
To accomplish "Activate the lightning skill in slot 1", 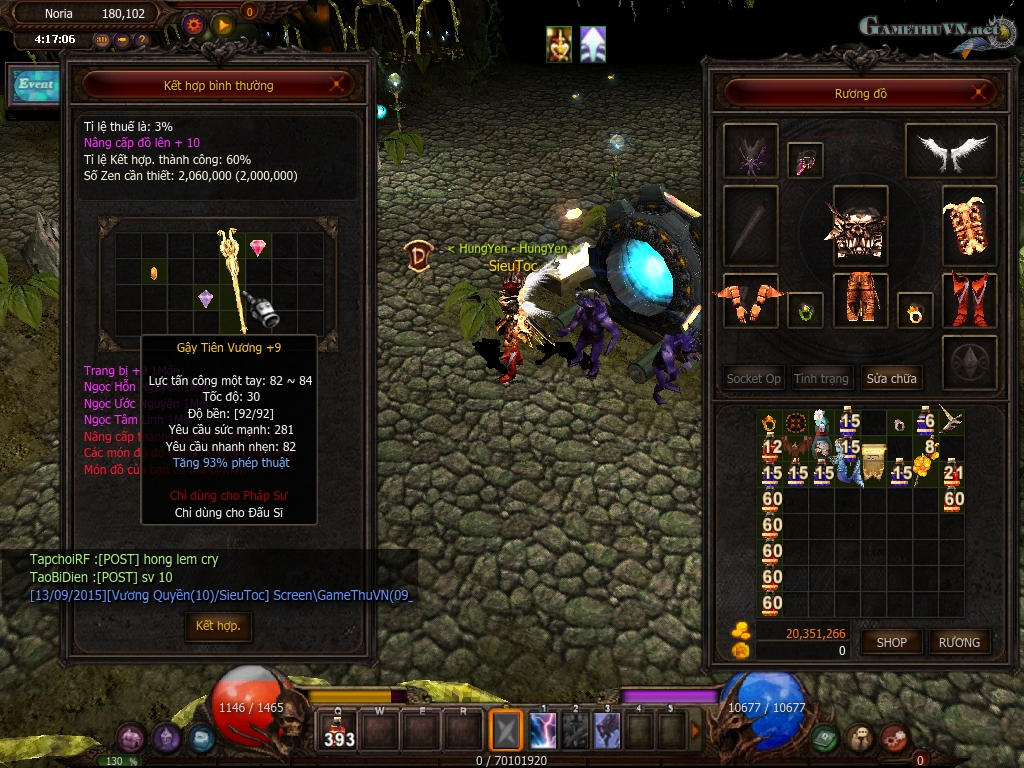I will pos(543,731).
